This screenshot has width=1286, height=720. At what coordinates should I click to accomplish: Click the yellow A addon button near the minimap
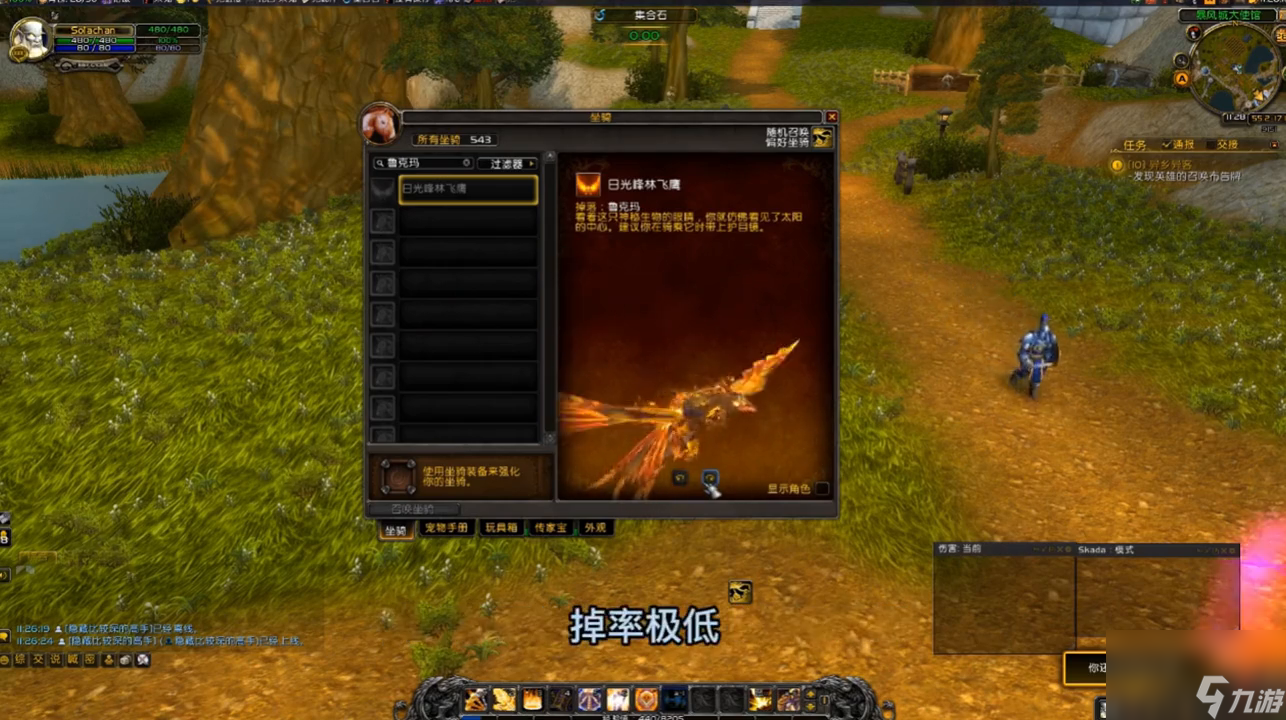(x=1182, y=78)
